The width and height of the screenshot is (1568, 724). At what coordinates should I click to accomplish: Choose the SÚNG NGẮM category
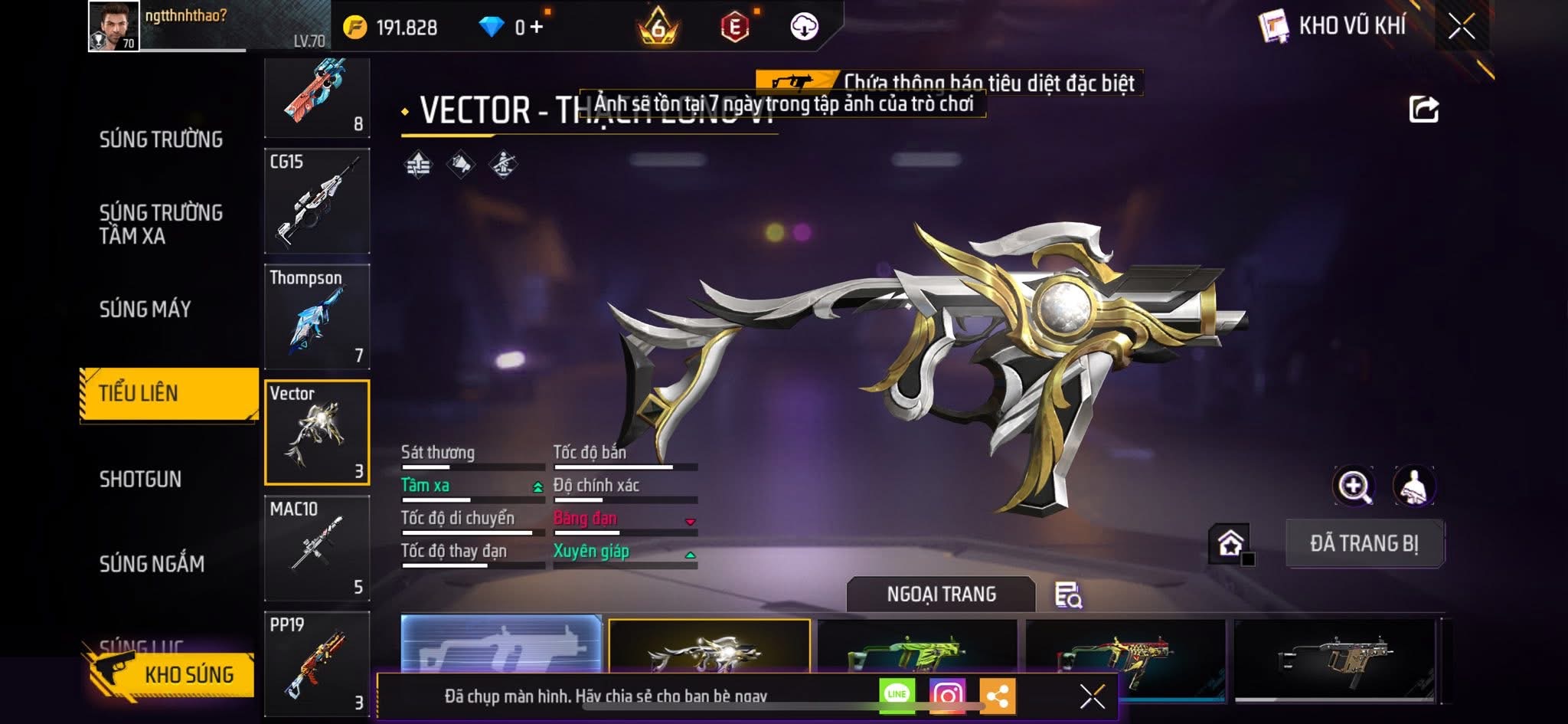click(x=152, y=564)
